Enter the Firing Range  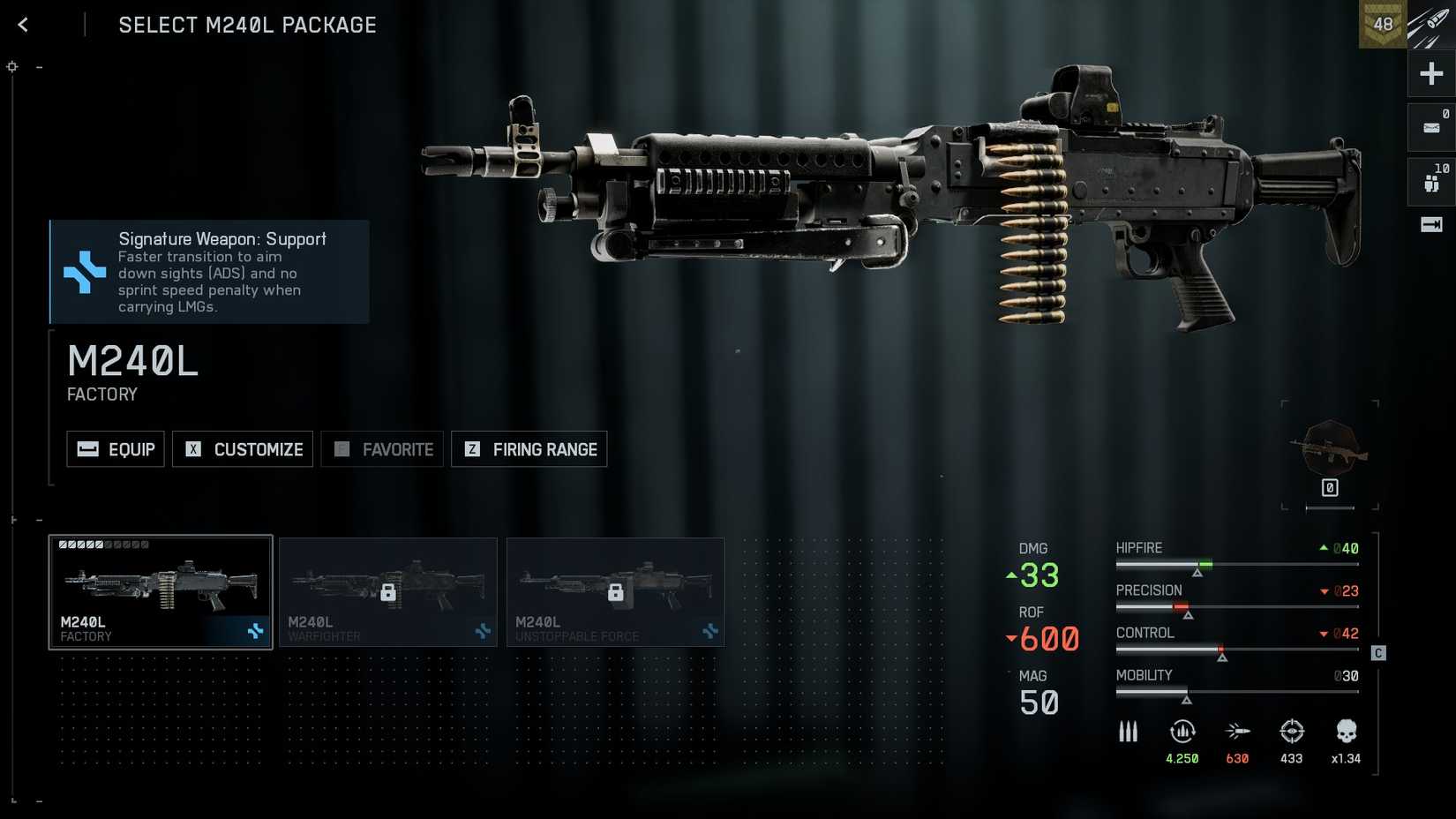click(529, 449)
